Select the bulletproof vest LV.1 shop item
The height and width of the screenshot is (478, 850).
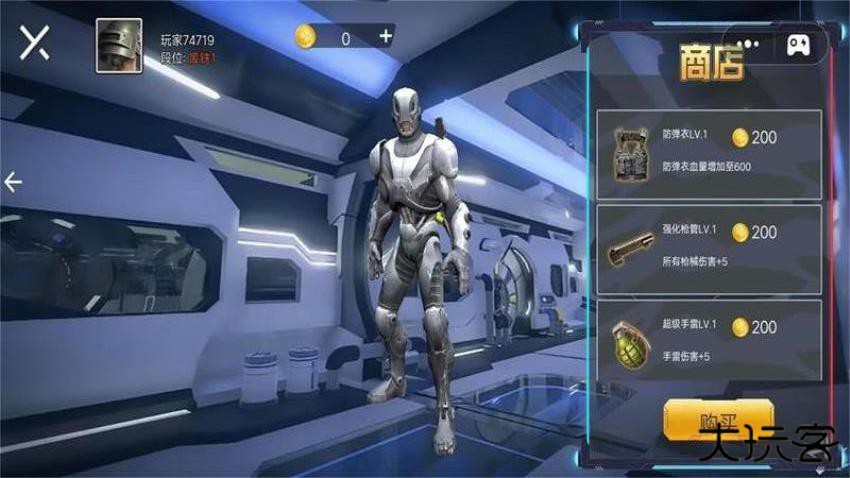(709, 153)
